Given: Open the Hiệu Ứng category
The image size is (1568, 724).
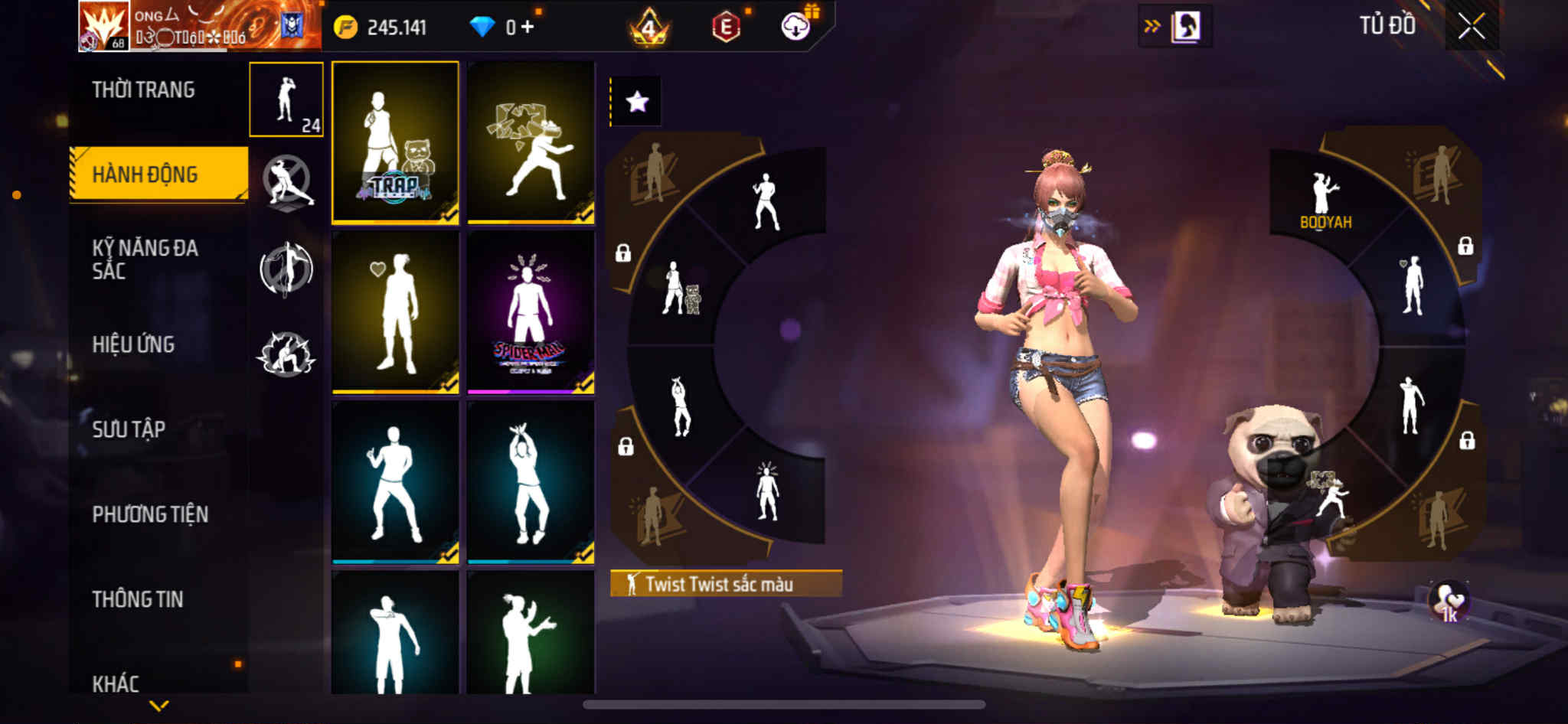Looking at the screenshot, I should (134, 344).
